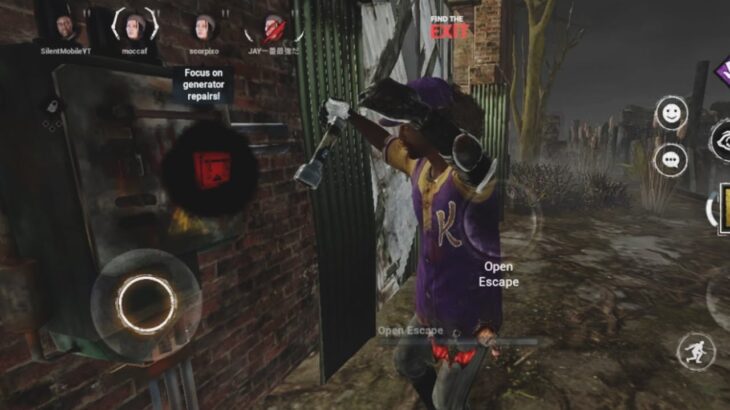
Task: Tap the SilentMobileYT survivor portrait
Action: (65, 27)
